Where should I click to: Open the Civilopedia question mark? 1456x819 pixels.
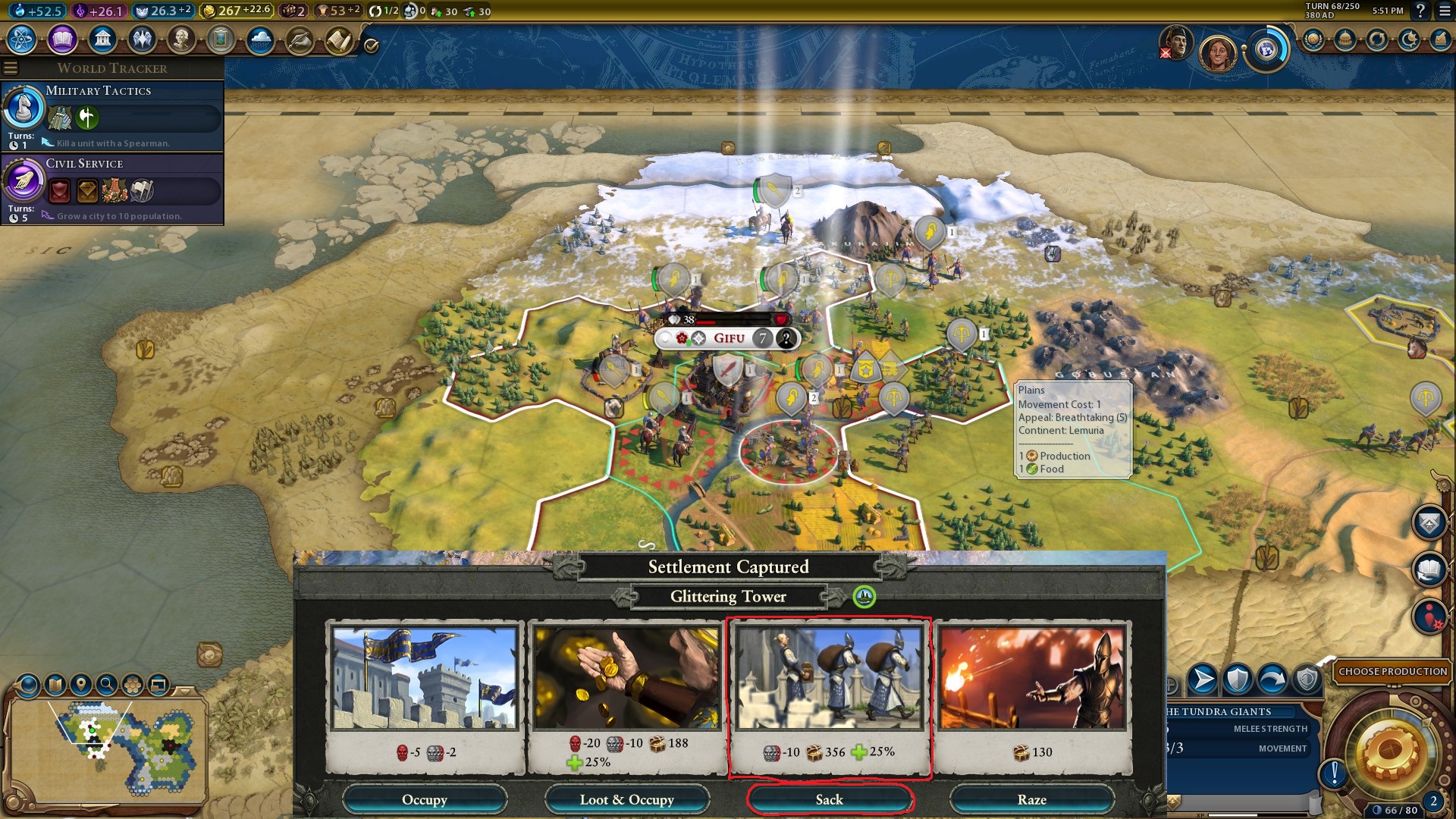tap(1420, 11)
